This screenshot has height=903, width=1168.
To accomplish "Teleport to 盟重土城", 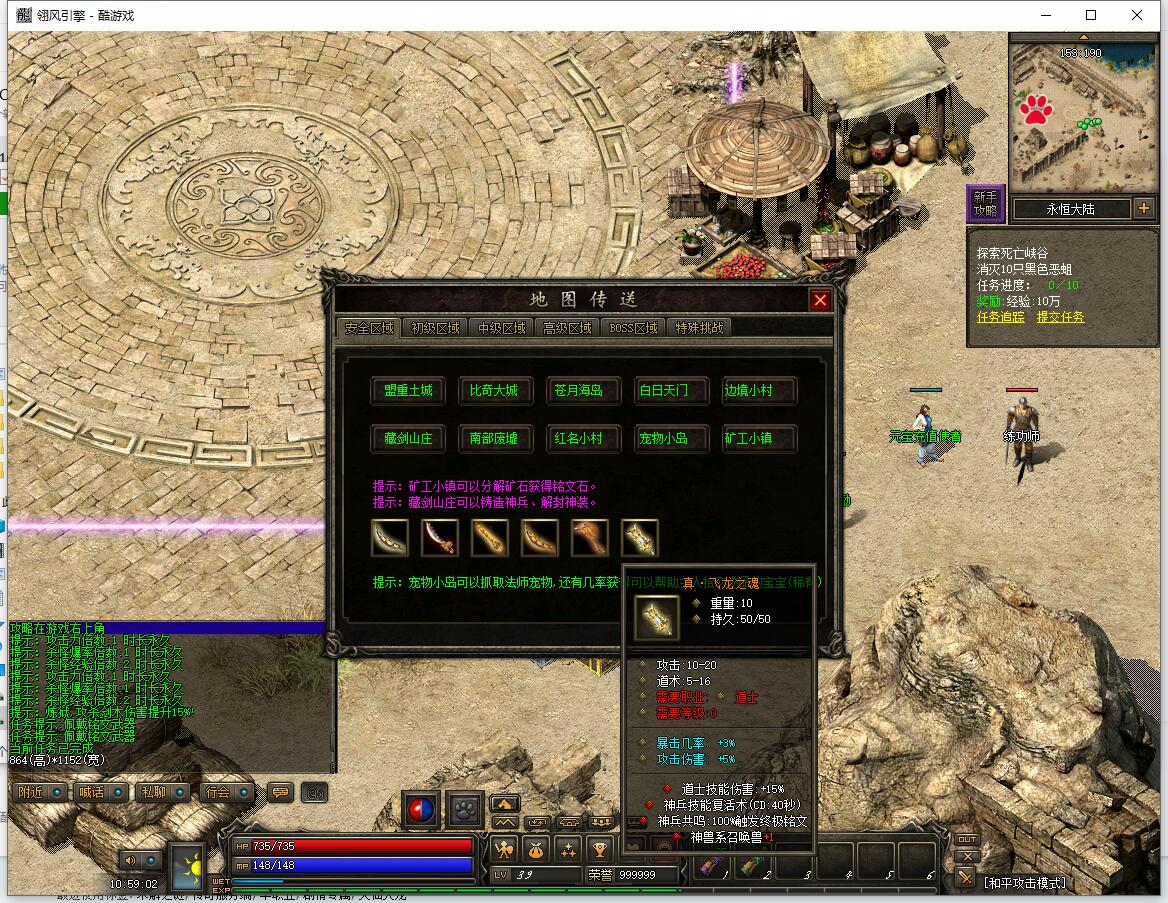I will coord(408,391).
